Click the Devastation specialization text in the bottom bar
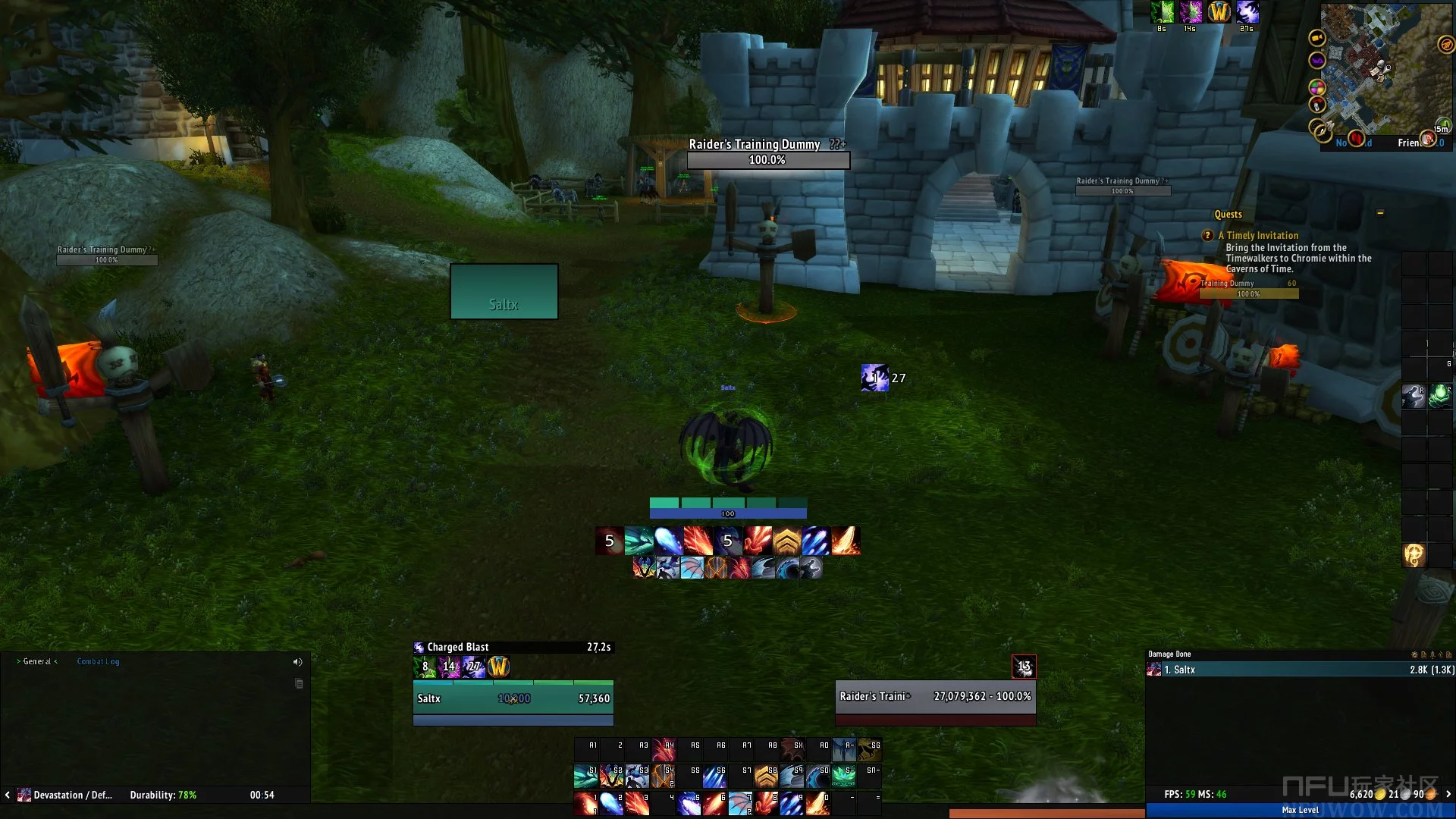The height and width of the screenshot is (819, 1456). coord(72,795)
